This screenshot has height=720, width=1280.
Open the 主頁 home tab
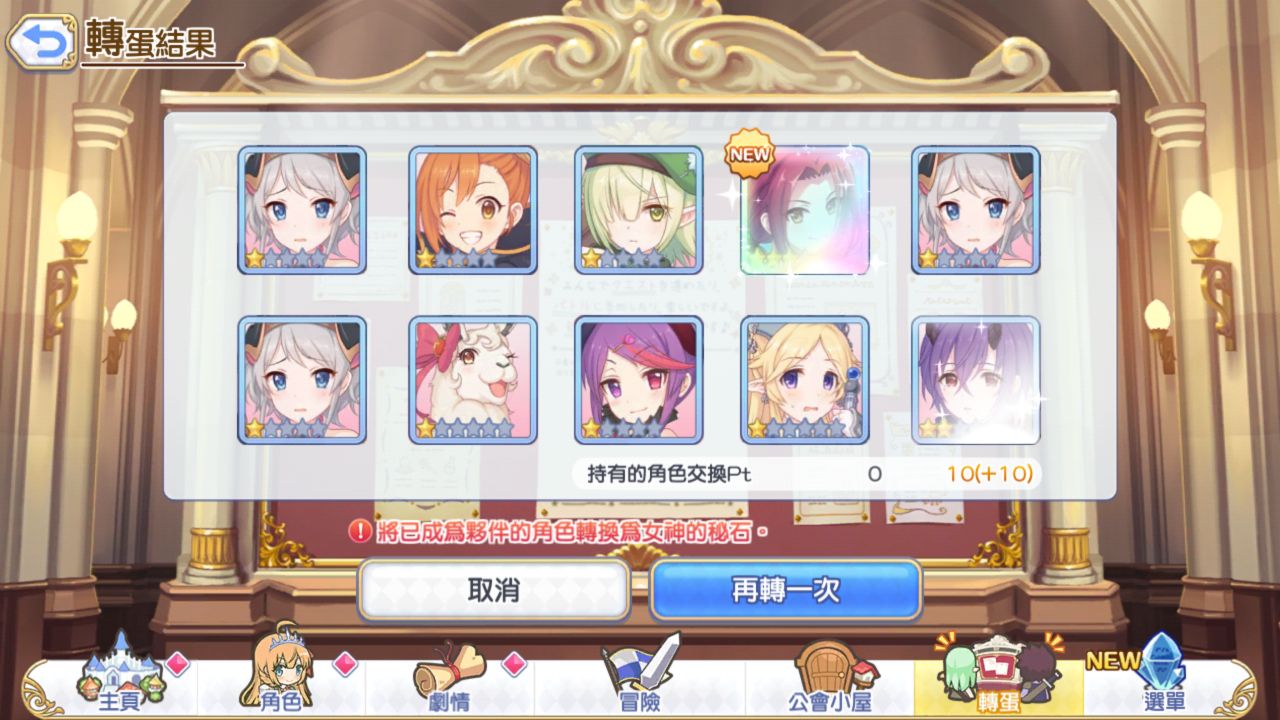pos(122,680)
